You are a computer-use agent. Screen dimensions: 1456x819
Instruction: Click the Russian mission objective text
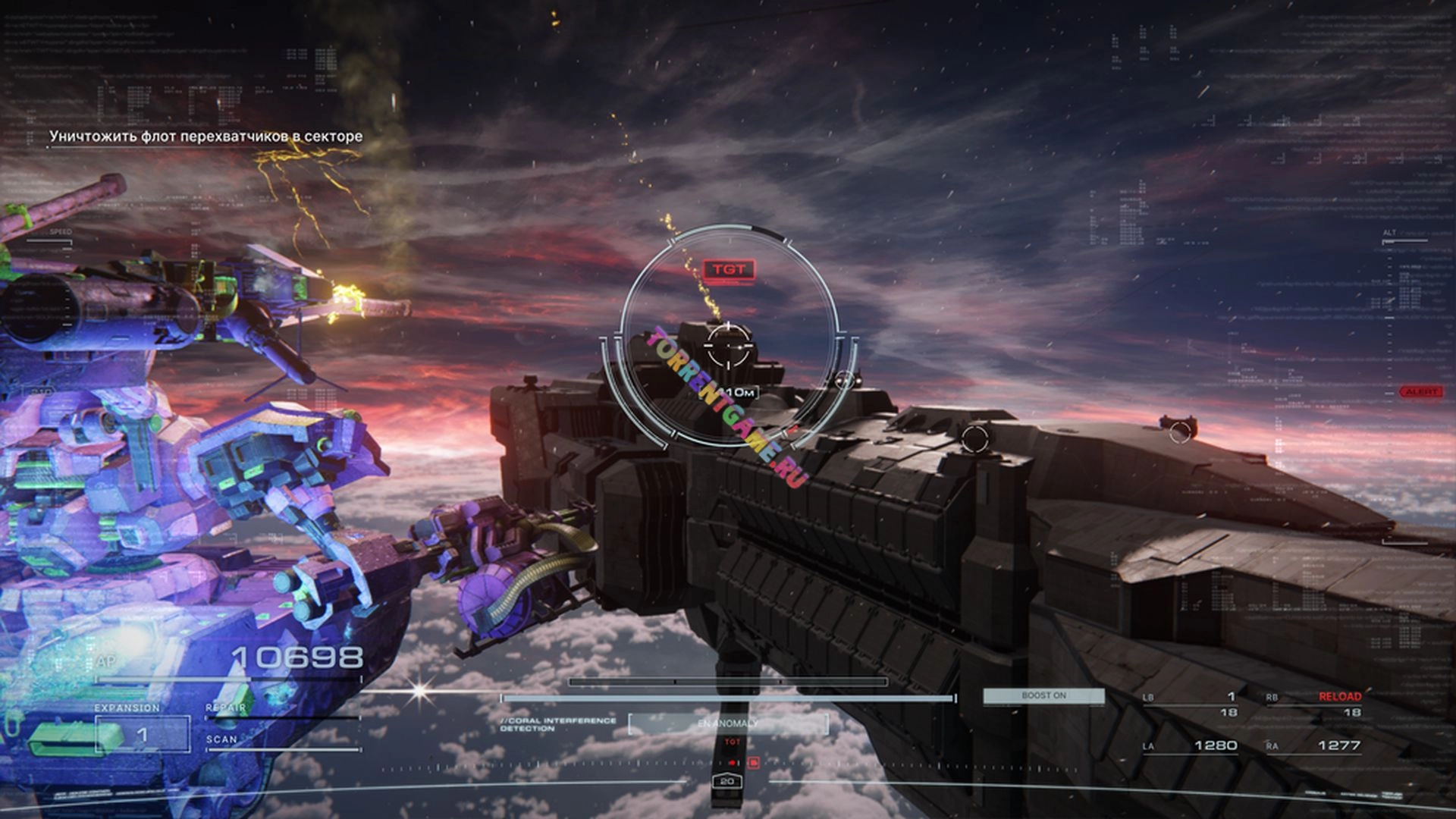(206, 136)
